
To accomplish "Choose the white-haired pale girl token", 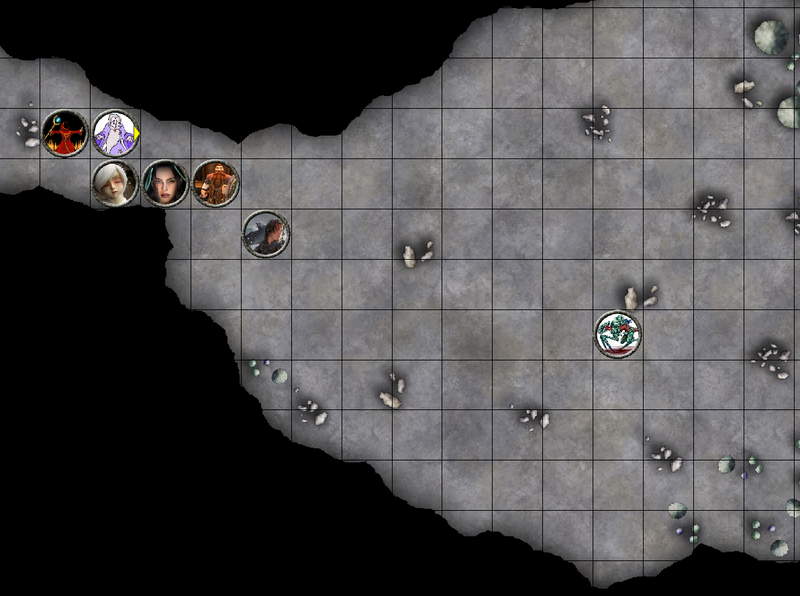I will coord(115,184).
